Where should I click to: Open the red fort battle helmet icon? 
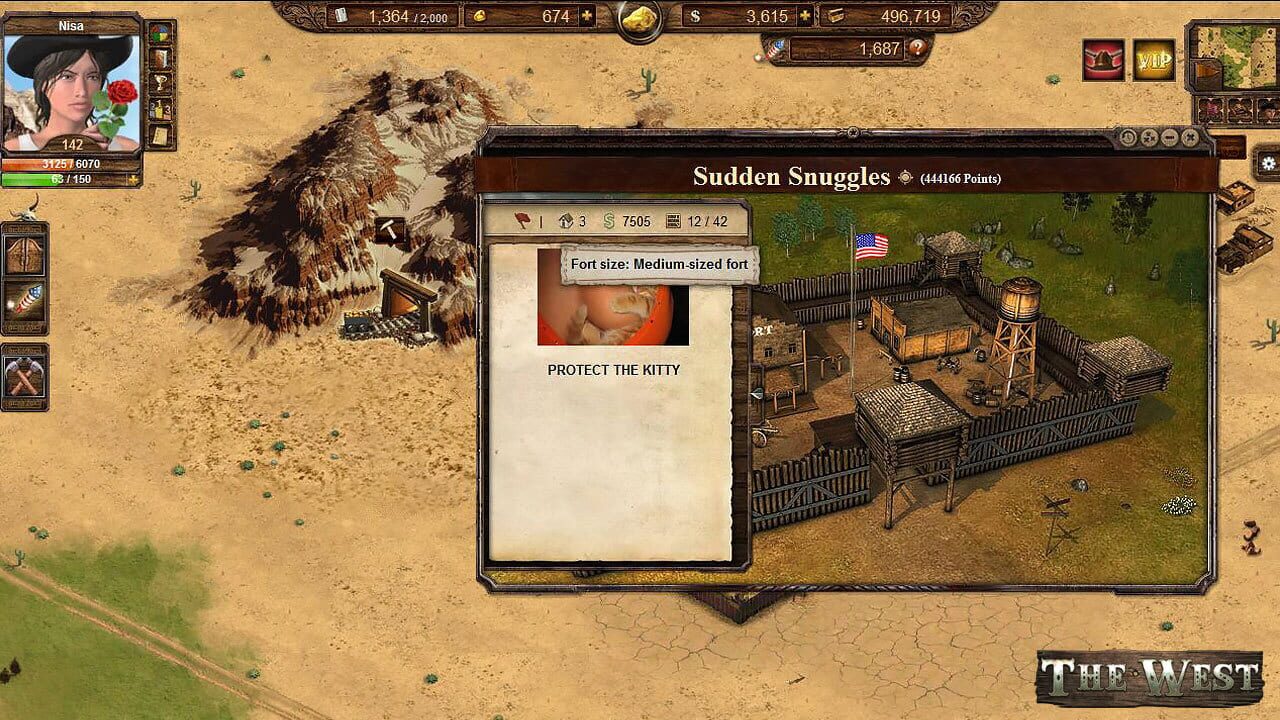[1102, 61]
